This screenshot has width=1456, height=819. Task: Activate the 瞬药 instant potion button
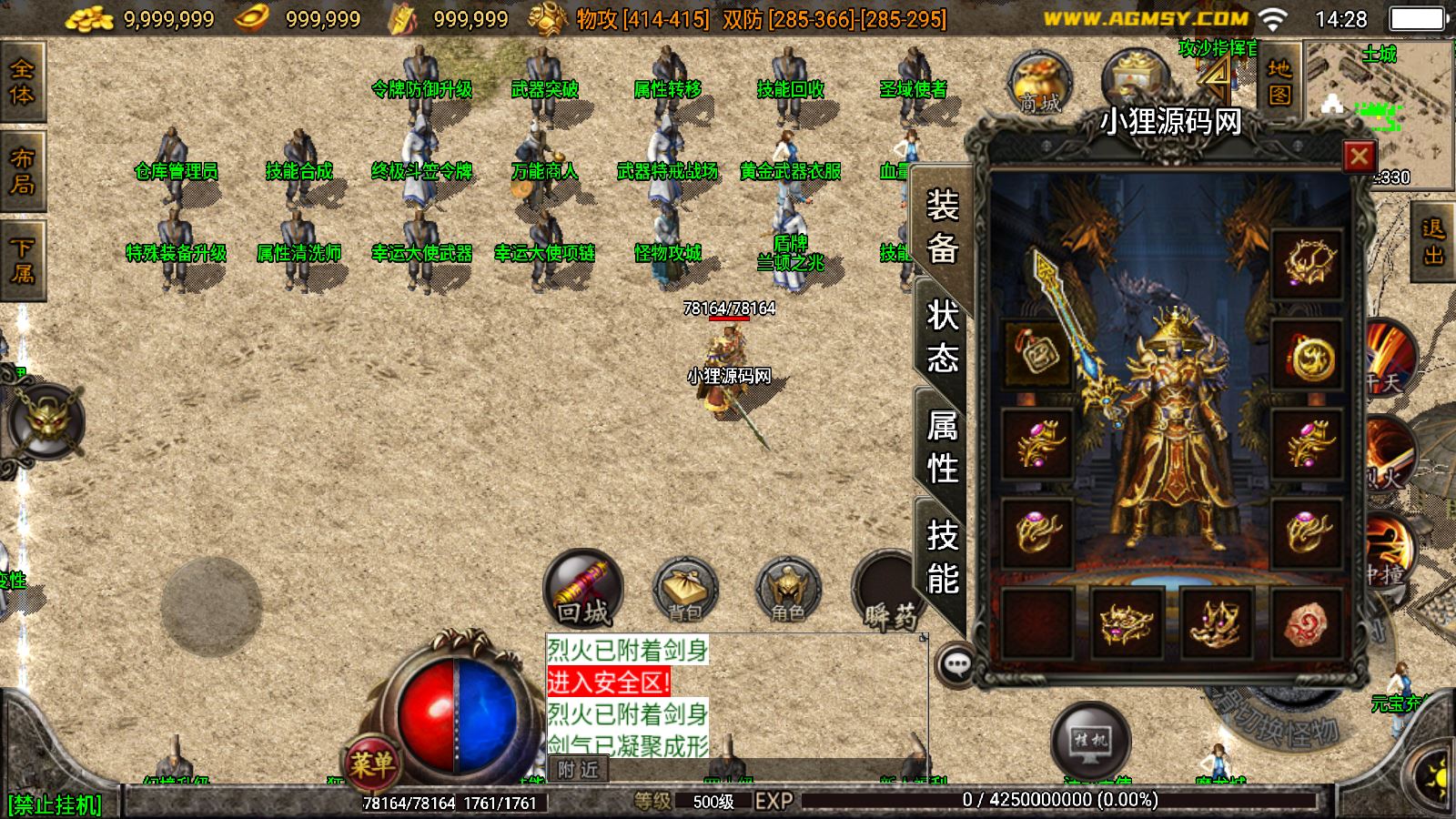click(x=885, y=591)
